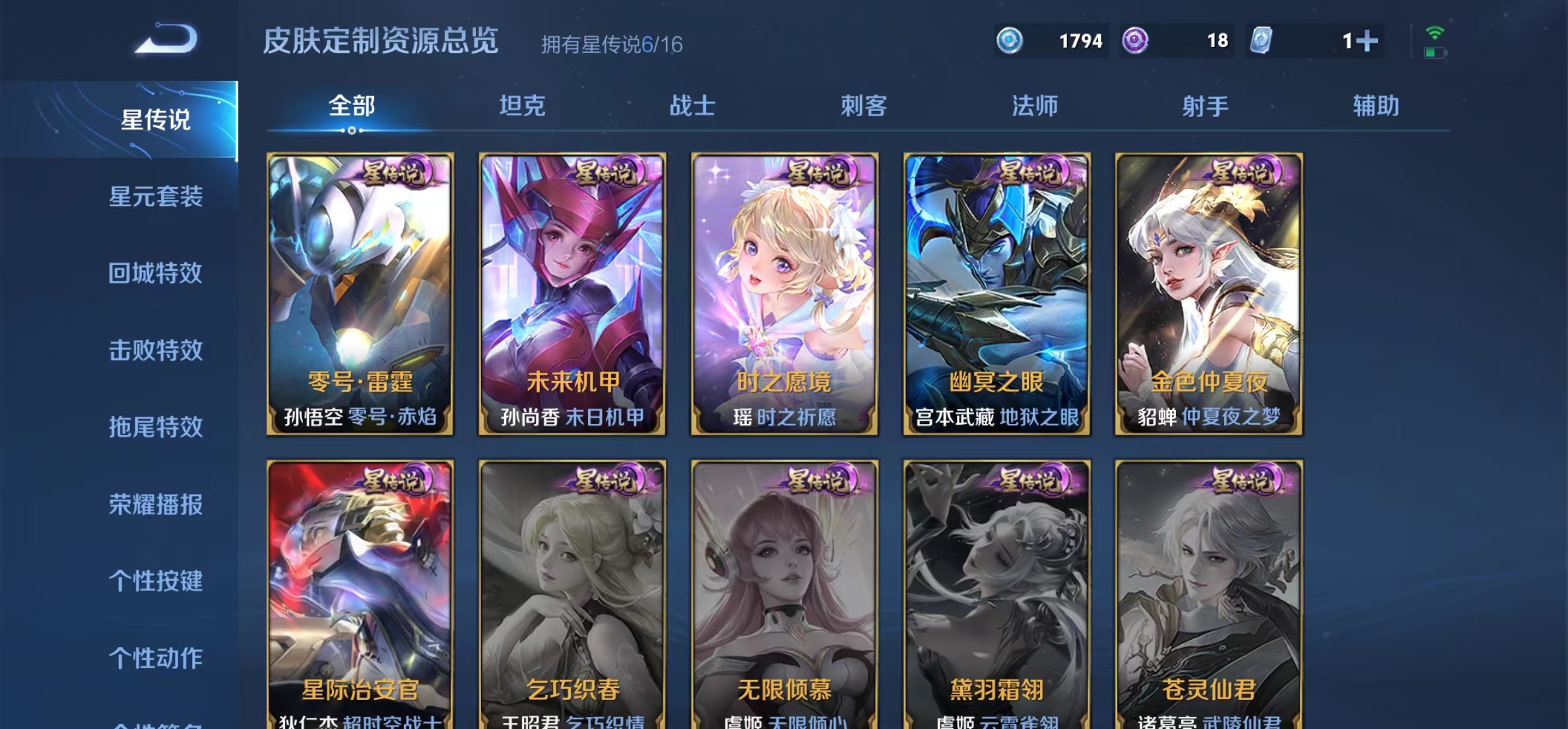Switch to the 星元套装 sidebar option
Viewport: 1568px width, 729px height.
tap(156, 196)
